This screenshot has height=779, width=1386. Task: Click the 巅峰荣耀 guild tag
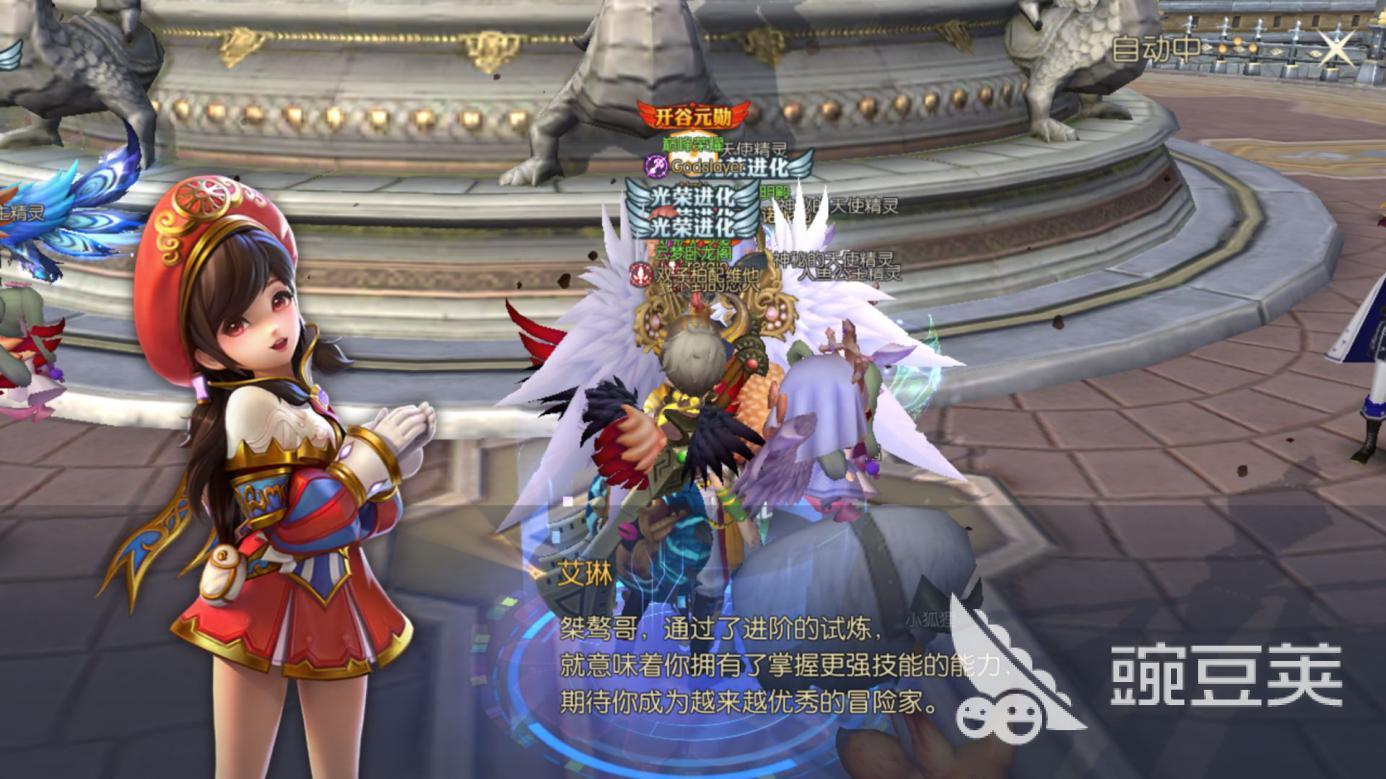coord(693,145)
